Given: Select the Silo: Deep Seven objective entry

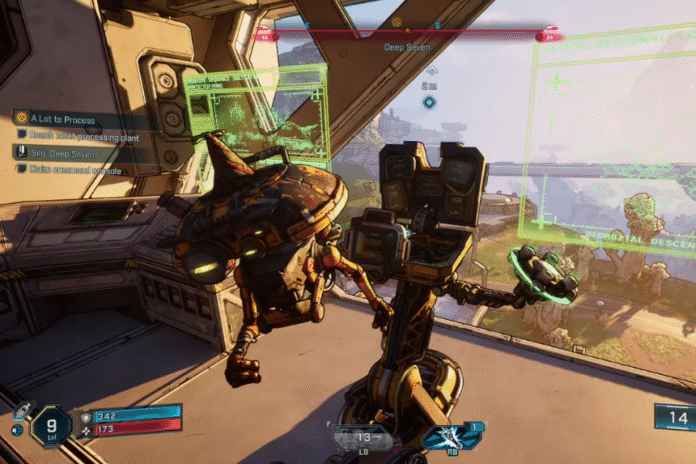Looking at the screenshot, I should coord(60,152).
